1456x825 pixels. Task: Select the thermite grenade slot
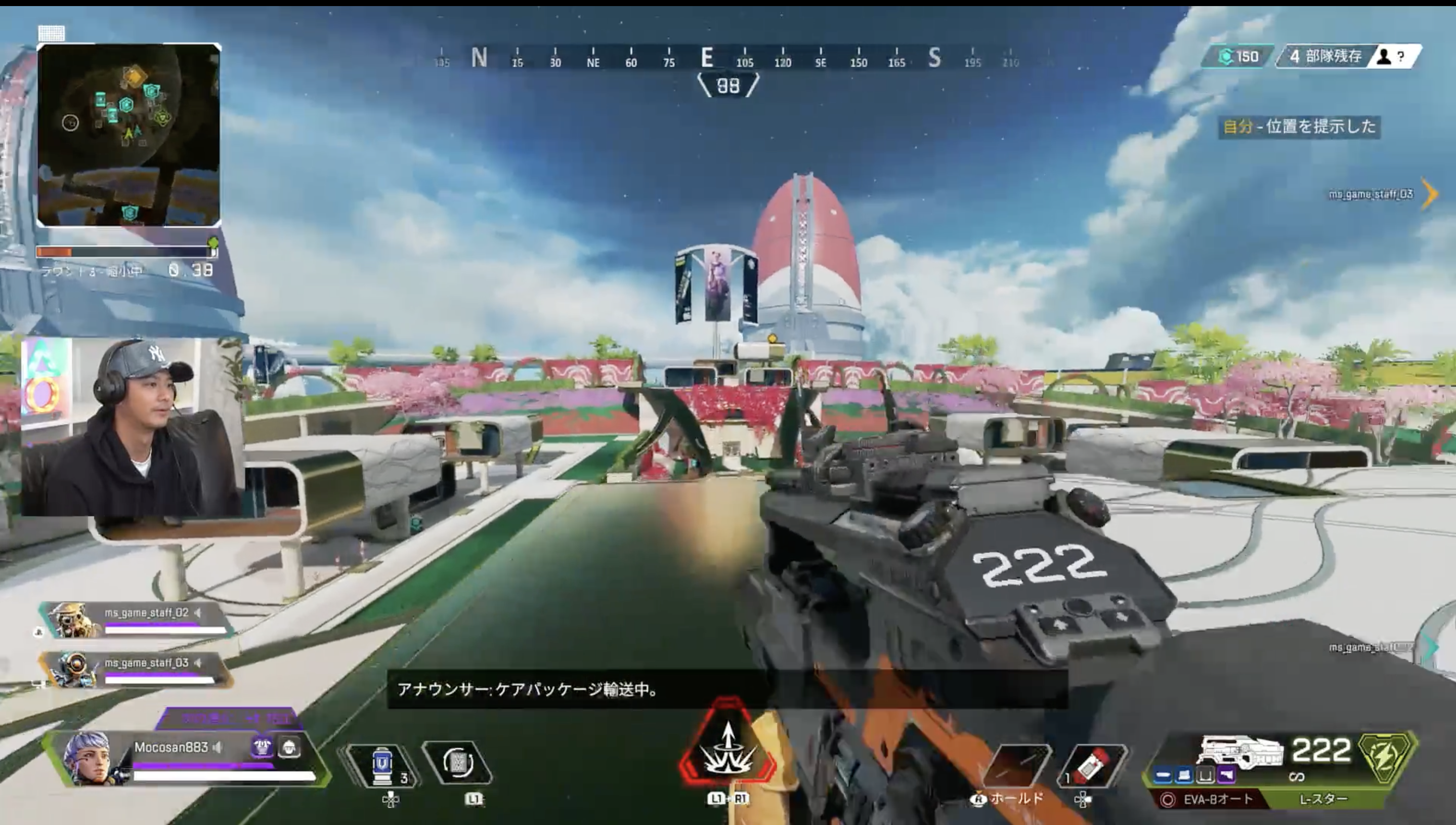point(1093,765)
